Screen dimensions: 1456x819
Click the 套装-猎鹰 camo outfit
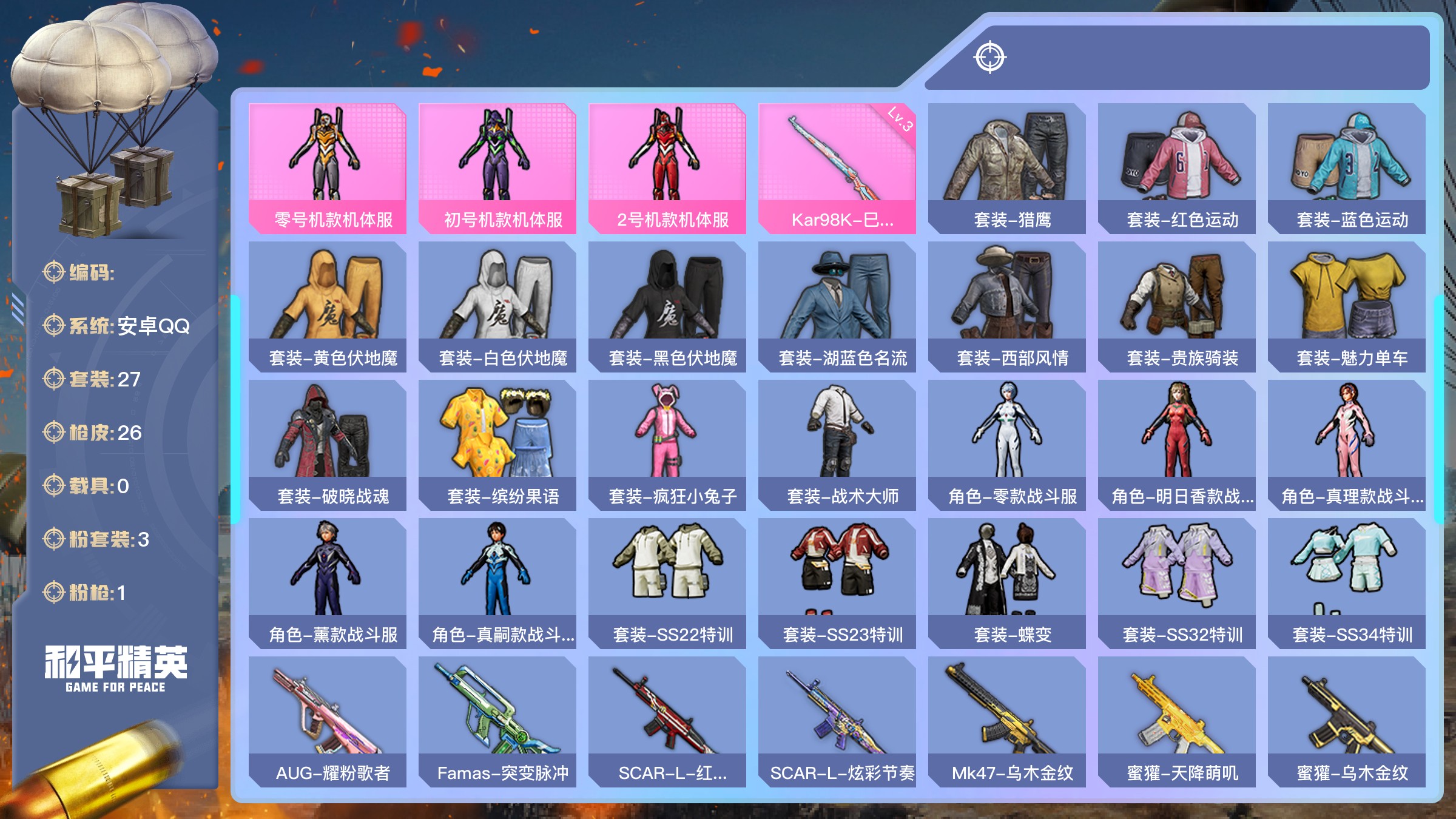[x=1007, y=168]
